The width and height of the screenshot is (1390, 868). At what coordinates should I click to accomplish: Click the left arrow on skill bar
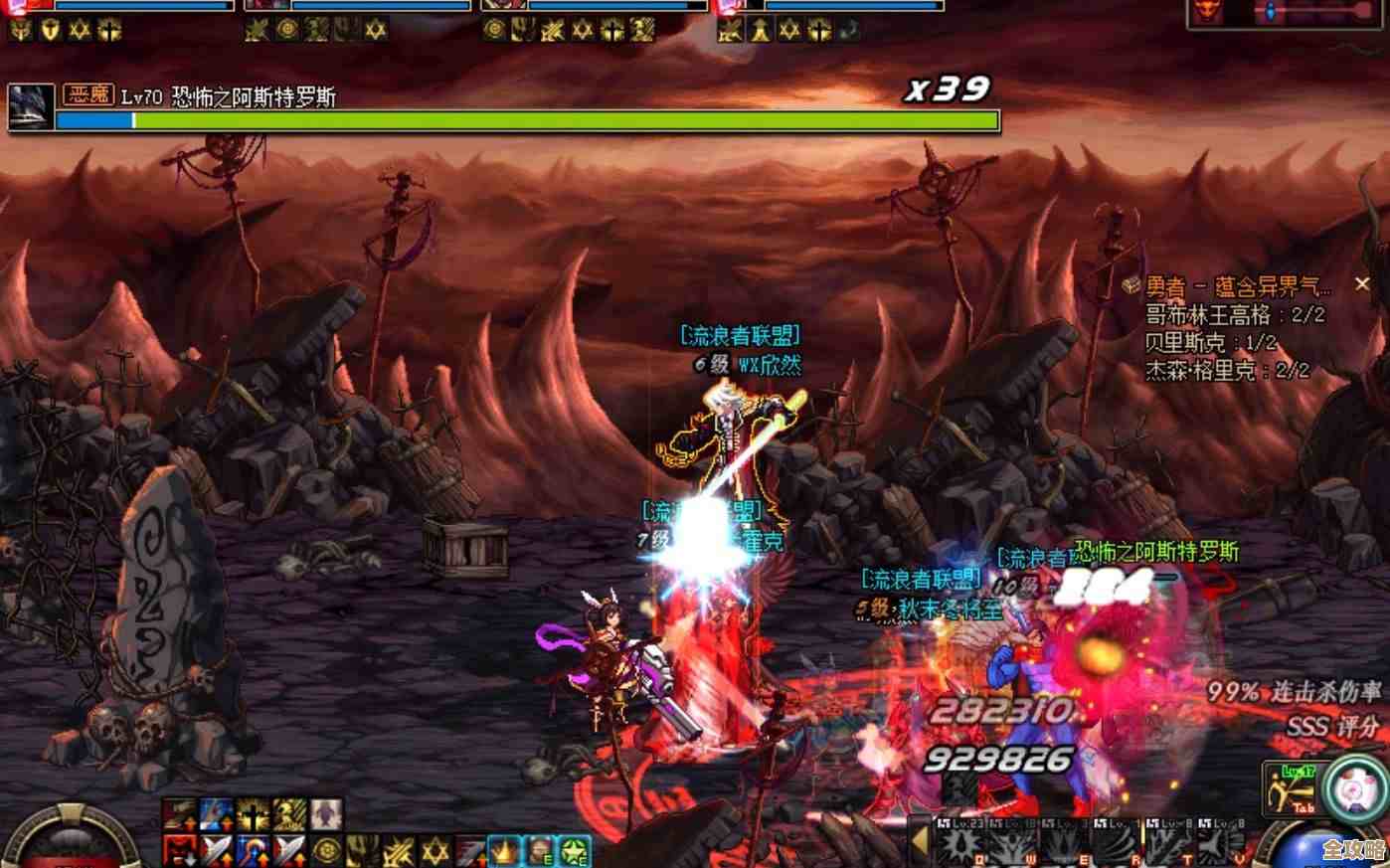pyautogui.click(x=921, y=843)
